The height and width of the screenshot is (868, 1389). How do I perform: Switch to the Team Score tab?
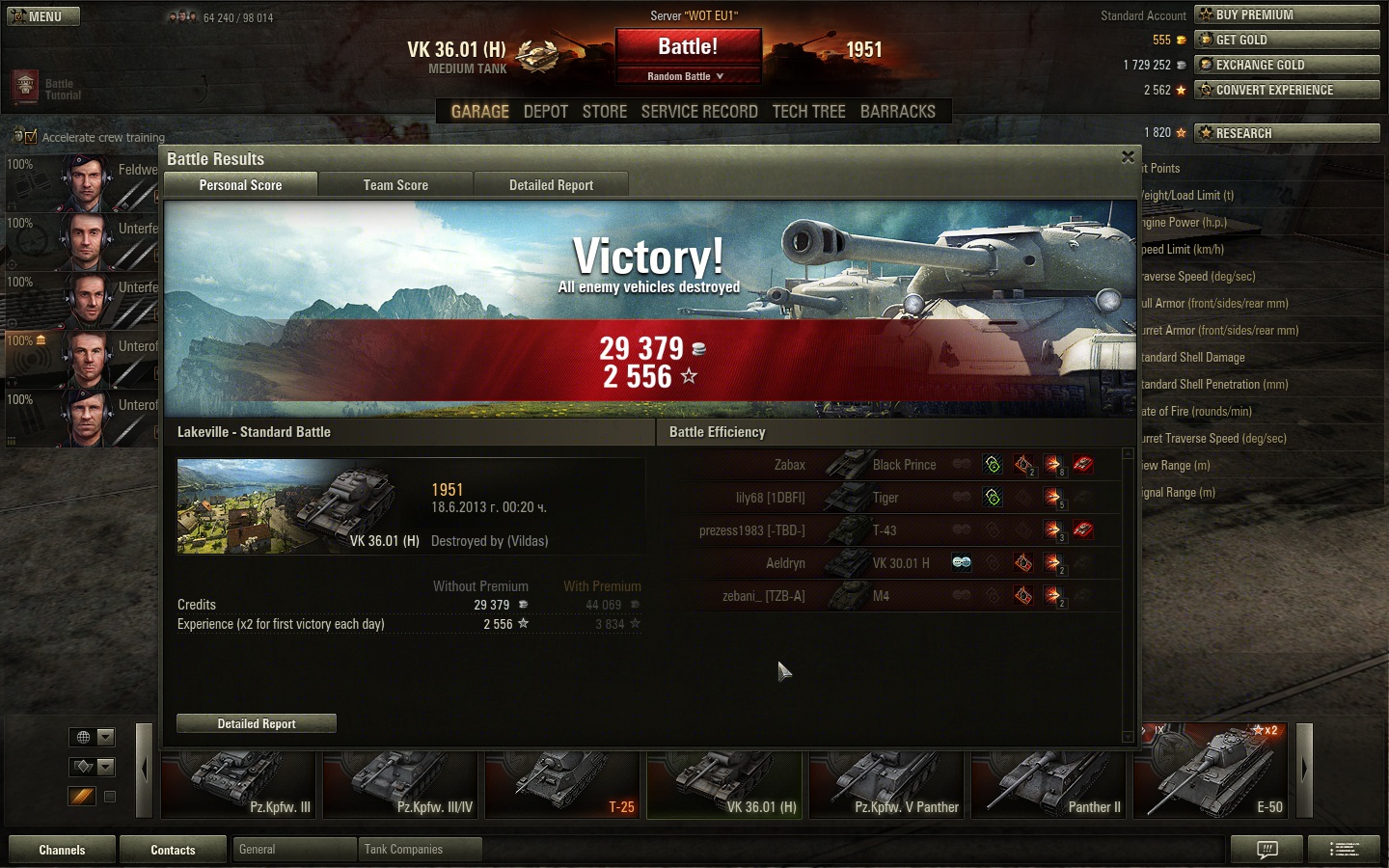tap(395, 185)
